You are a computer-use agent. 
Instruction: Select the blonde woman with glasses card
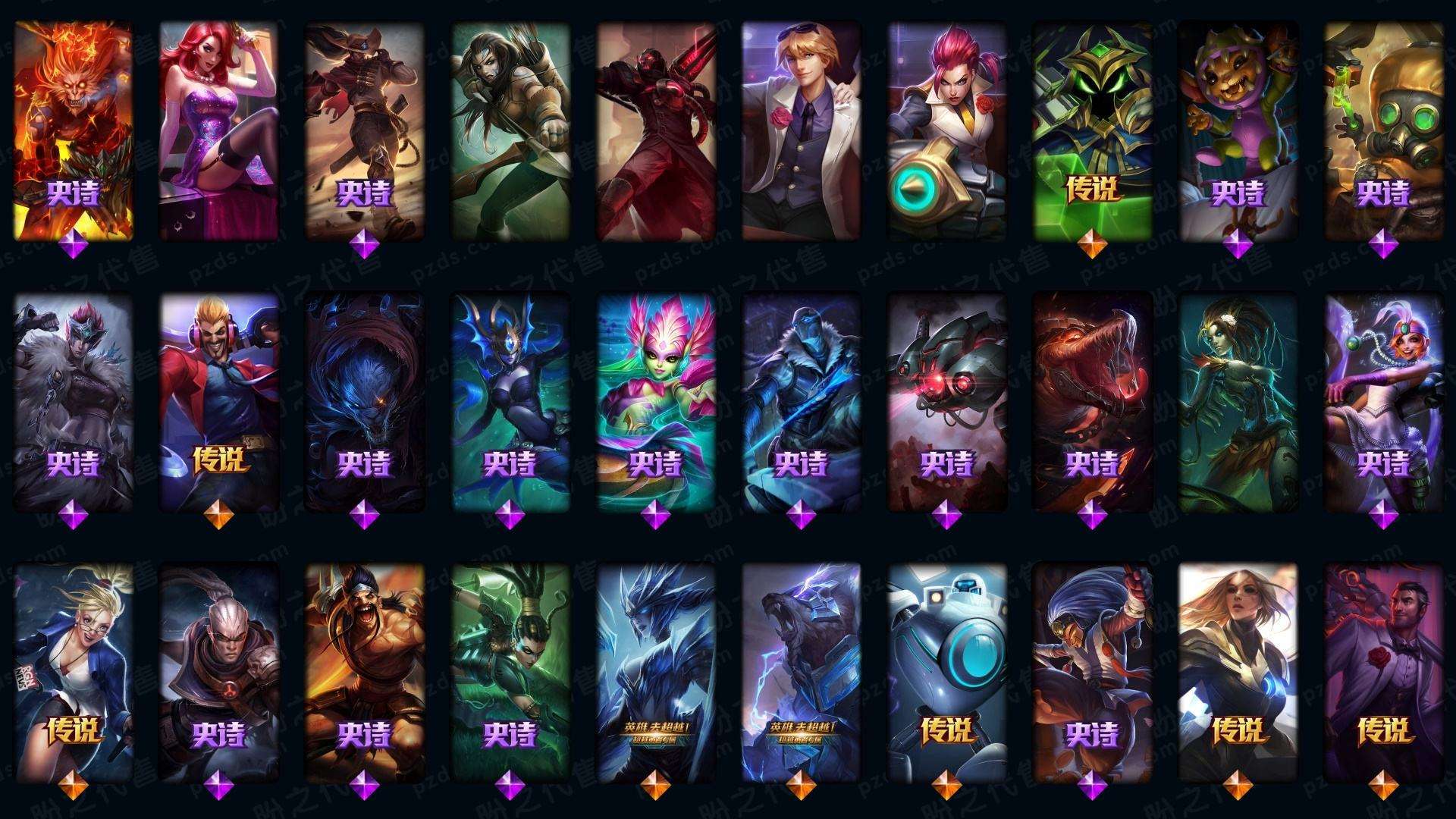73,672
